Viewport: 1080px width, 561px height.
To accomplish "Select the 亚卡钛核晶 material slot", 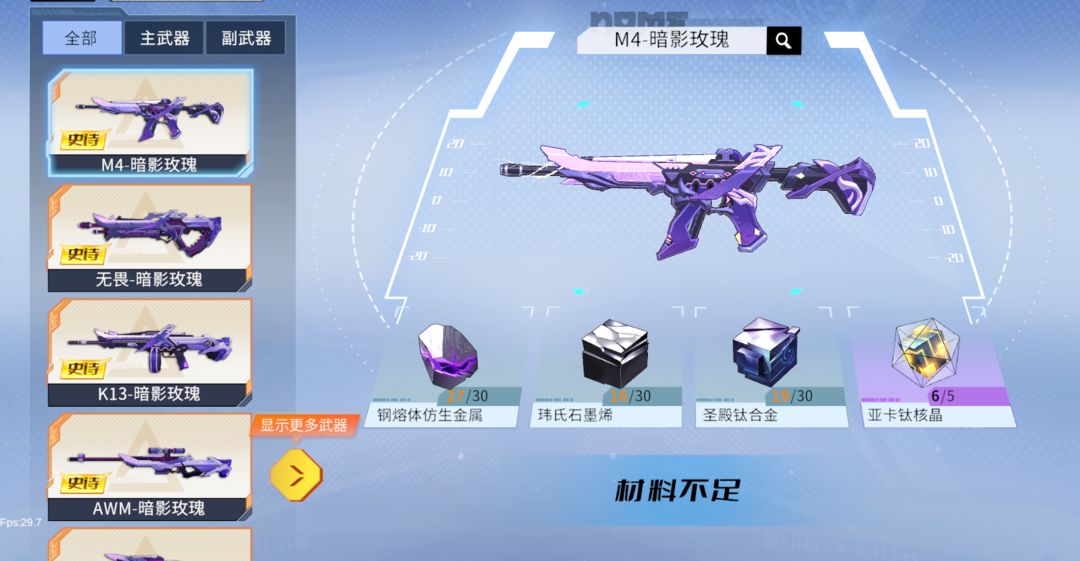I will [929, 373].
